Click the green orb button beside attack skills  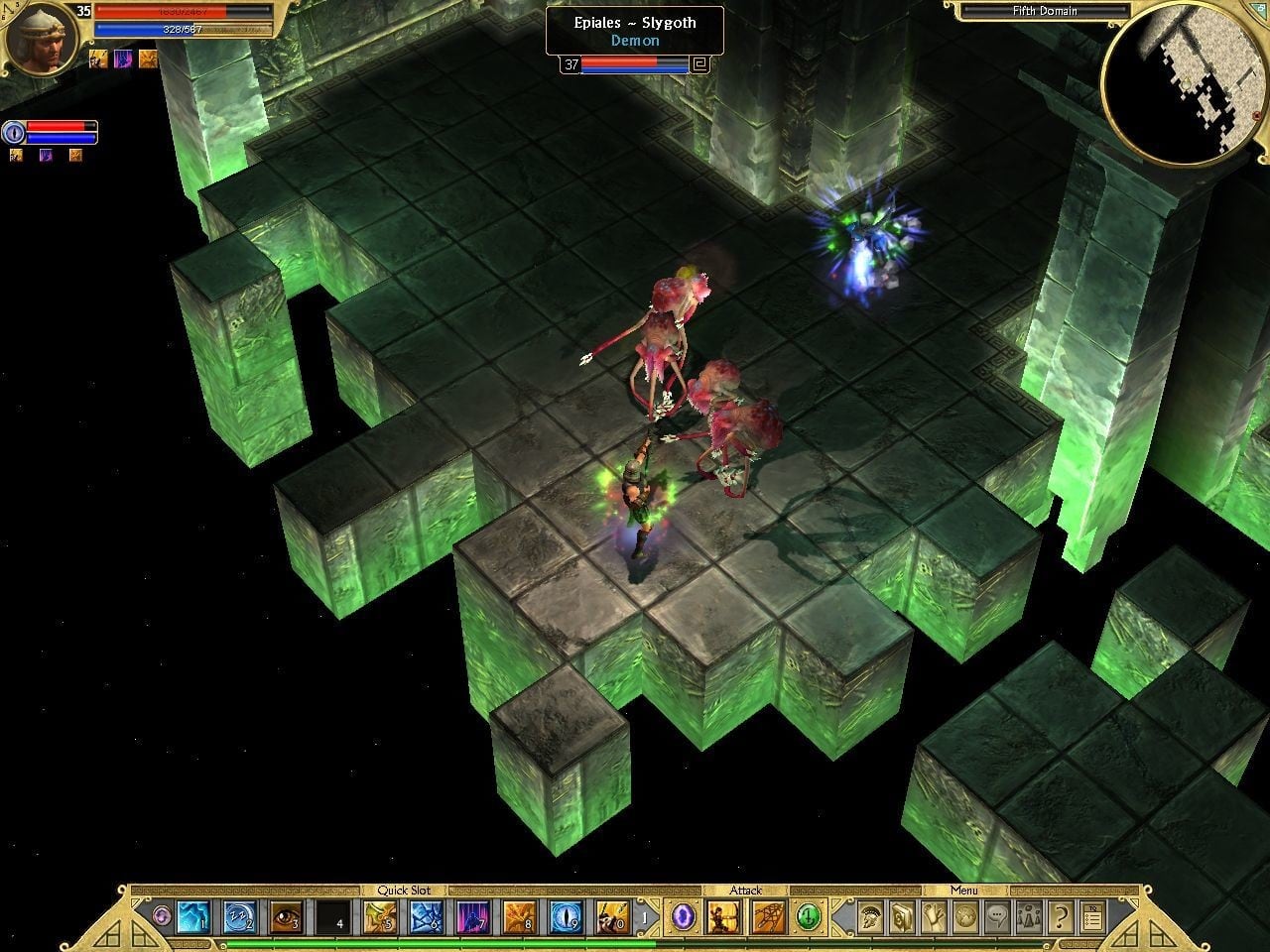tap(809, 917)
